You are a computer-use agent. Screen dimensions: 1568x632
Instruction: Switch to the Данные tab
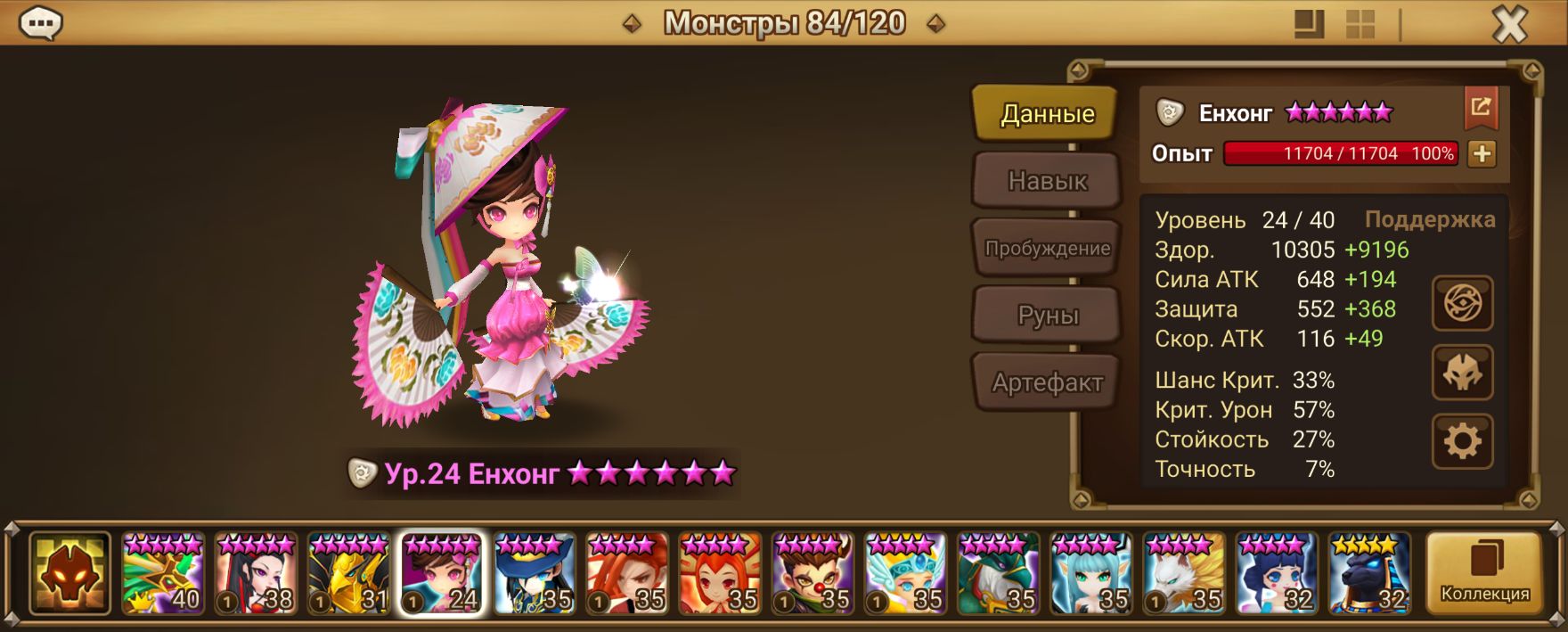(x=1046, y=114)
